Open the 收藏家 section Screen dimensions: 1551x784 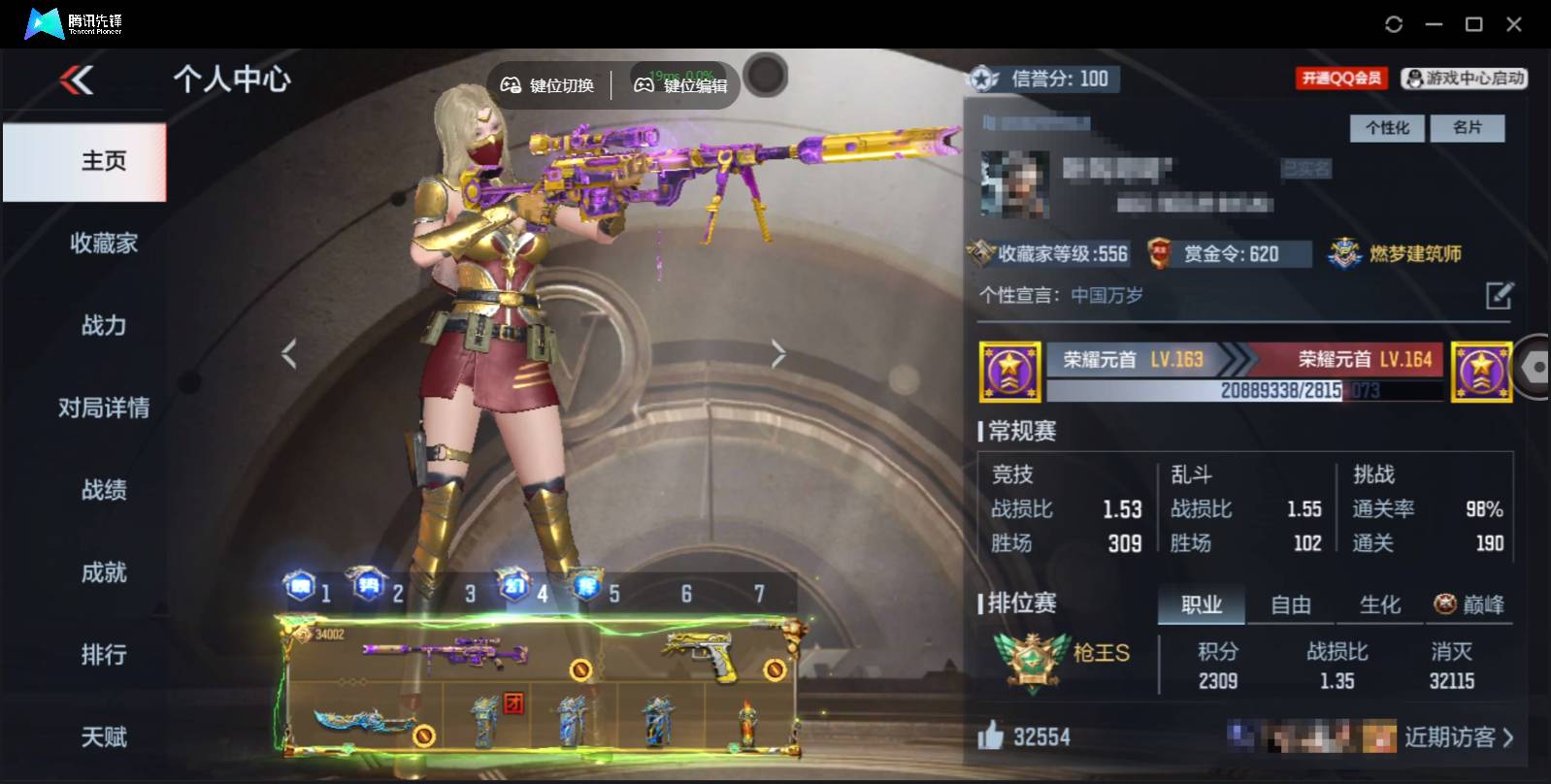103,244
